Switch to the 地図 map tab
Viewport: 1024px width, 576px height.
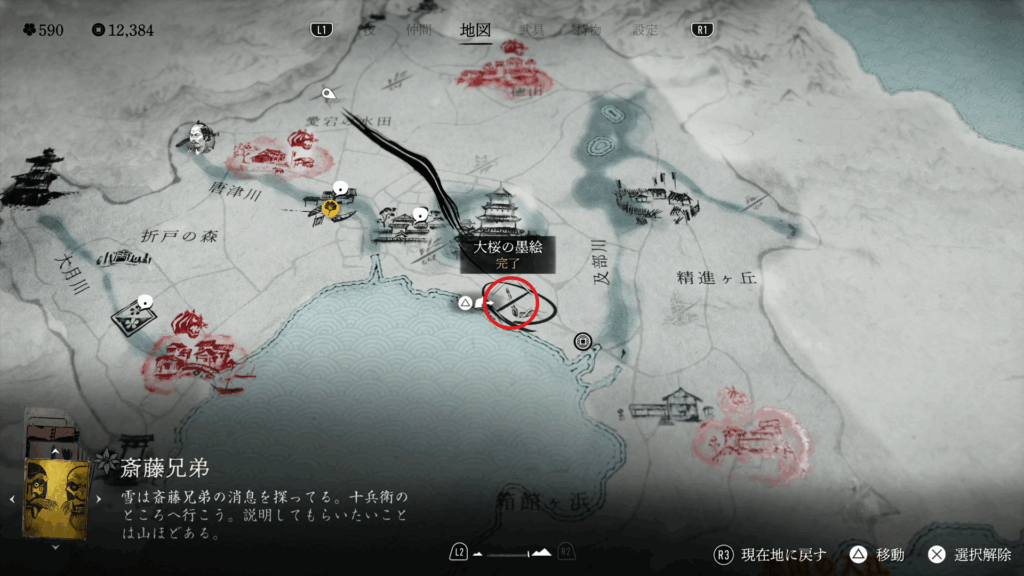(475, 30)
